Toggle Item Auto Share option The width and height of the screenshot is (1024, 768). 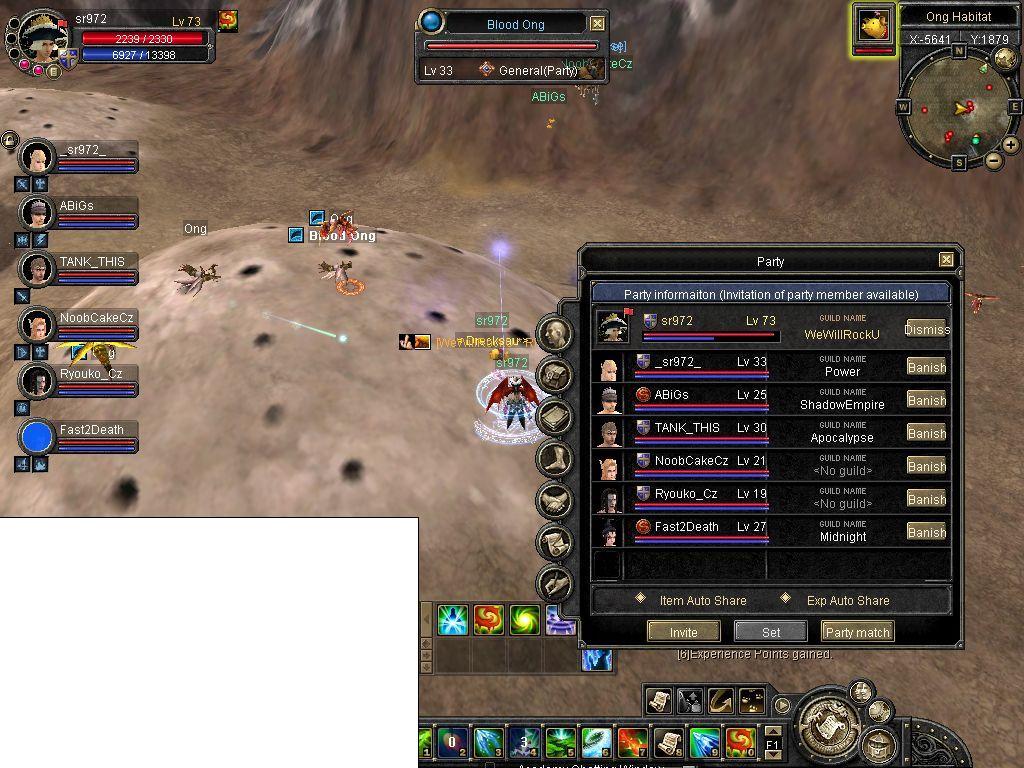[642, 600]
